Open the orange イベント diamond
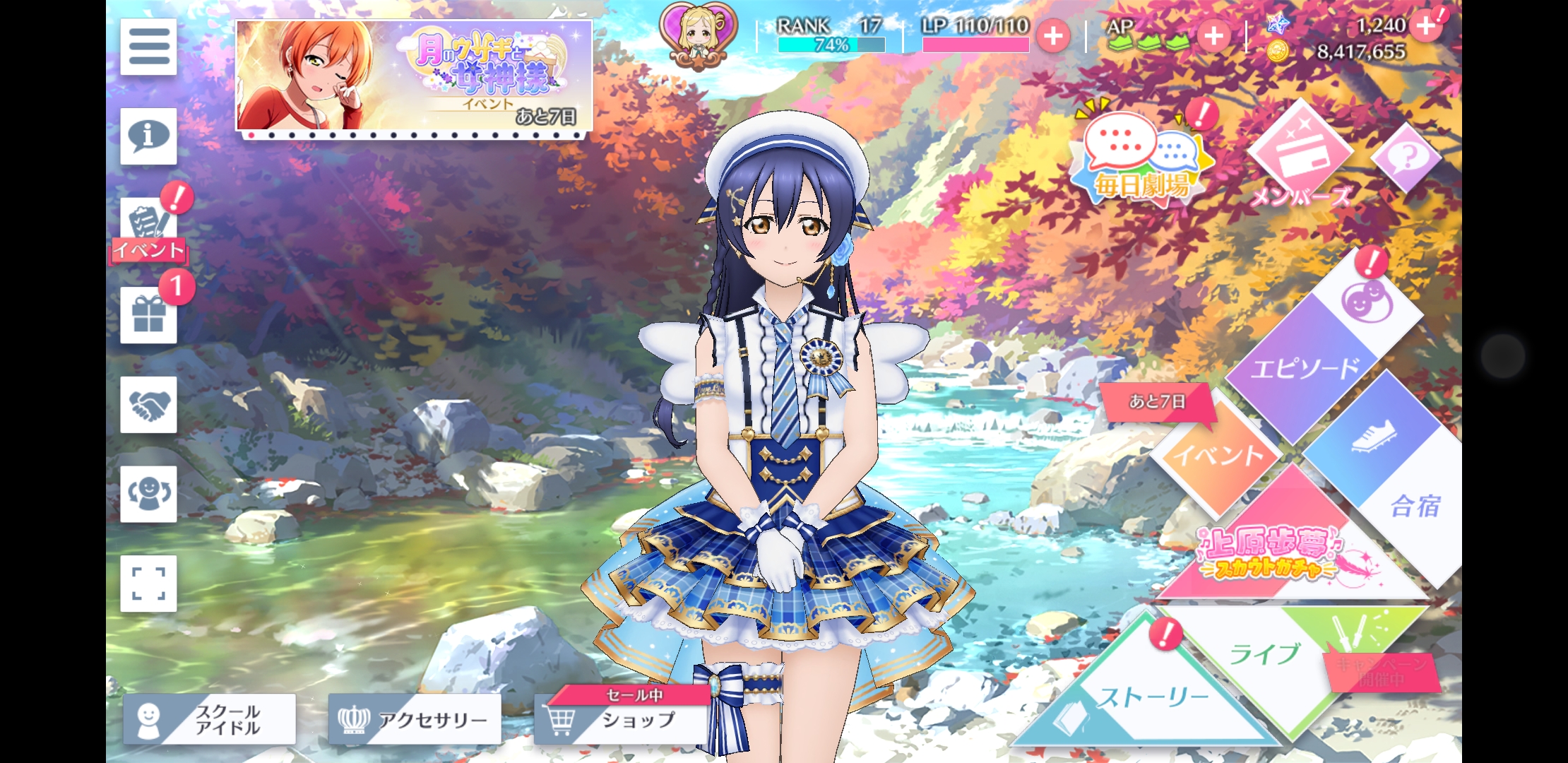The image size is (1568, 763). [x=1216, y=454]
